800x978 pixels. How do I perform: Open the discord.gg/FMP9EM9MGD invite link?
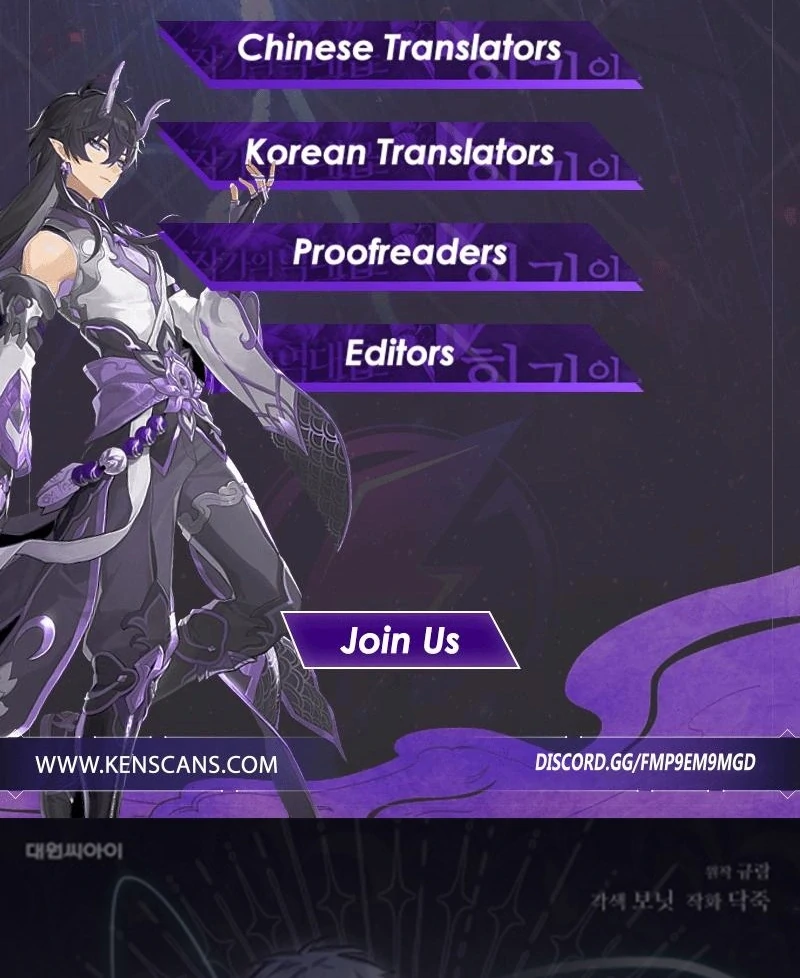click(645, 763)
